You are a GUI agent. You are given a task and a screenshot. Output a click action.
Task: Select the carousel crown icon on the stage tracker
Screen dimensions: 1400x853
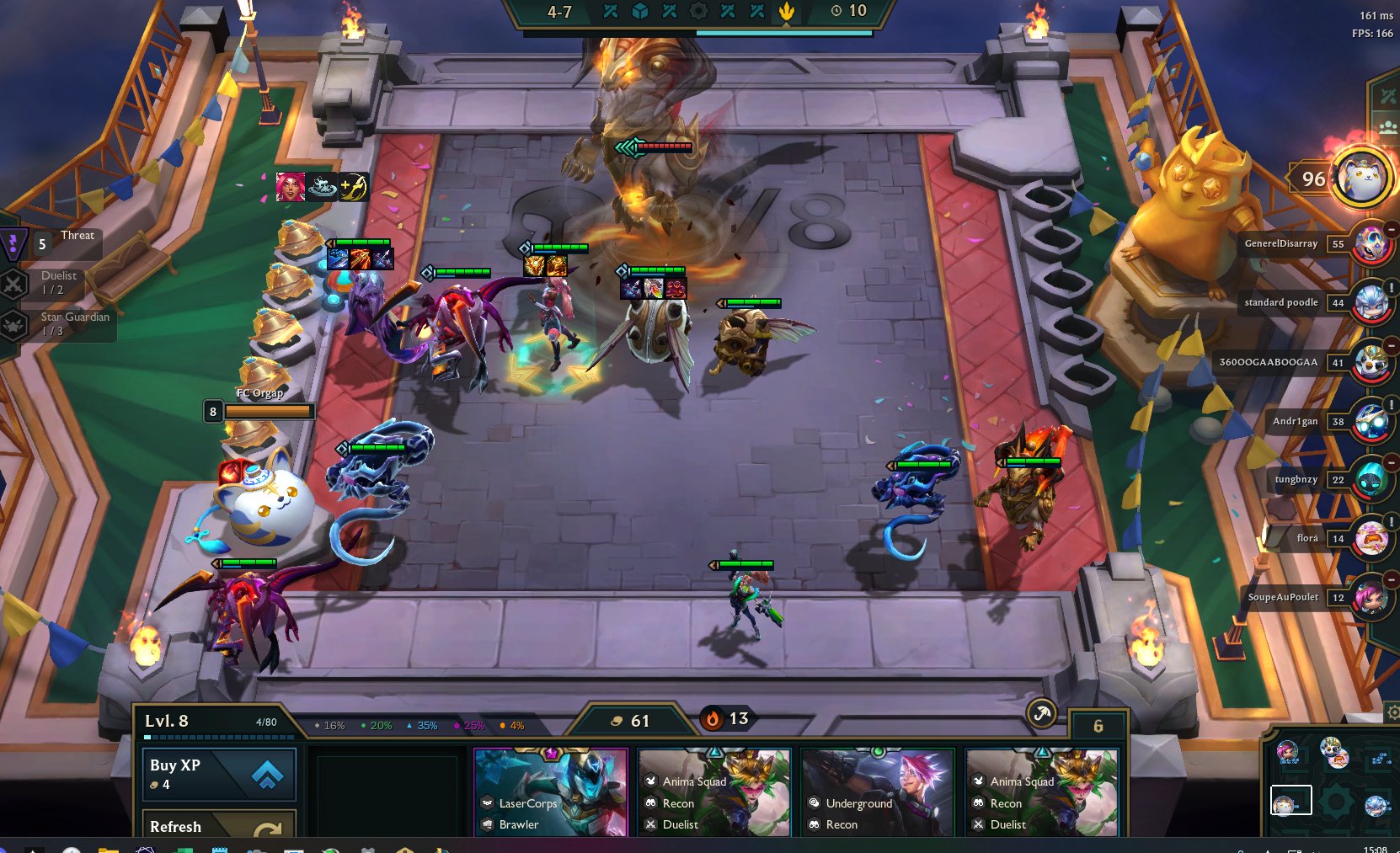click(786, 12)
